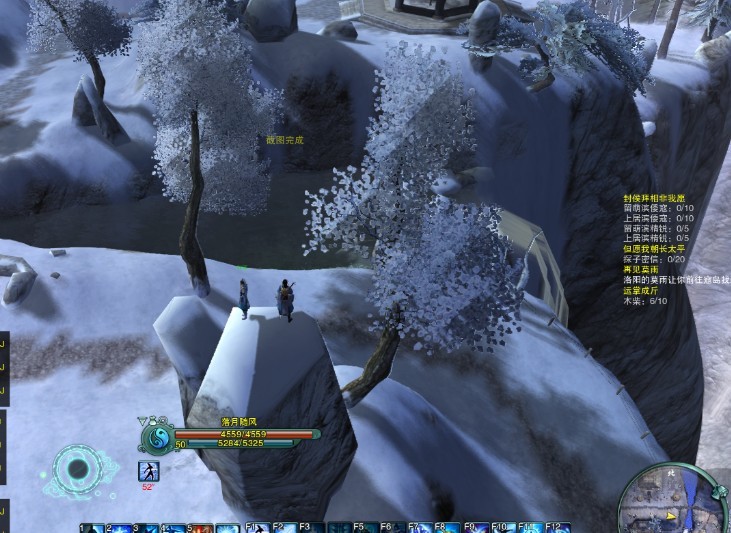Click the buff icon with 52 second timer

pos(147,471)
